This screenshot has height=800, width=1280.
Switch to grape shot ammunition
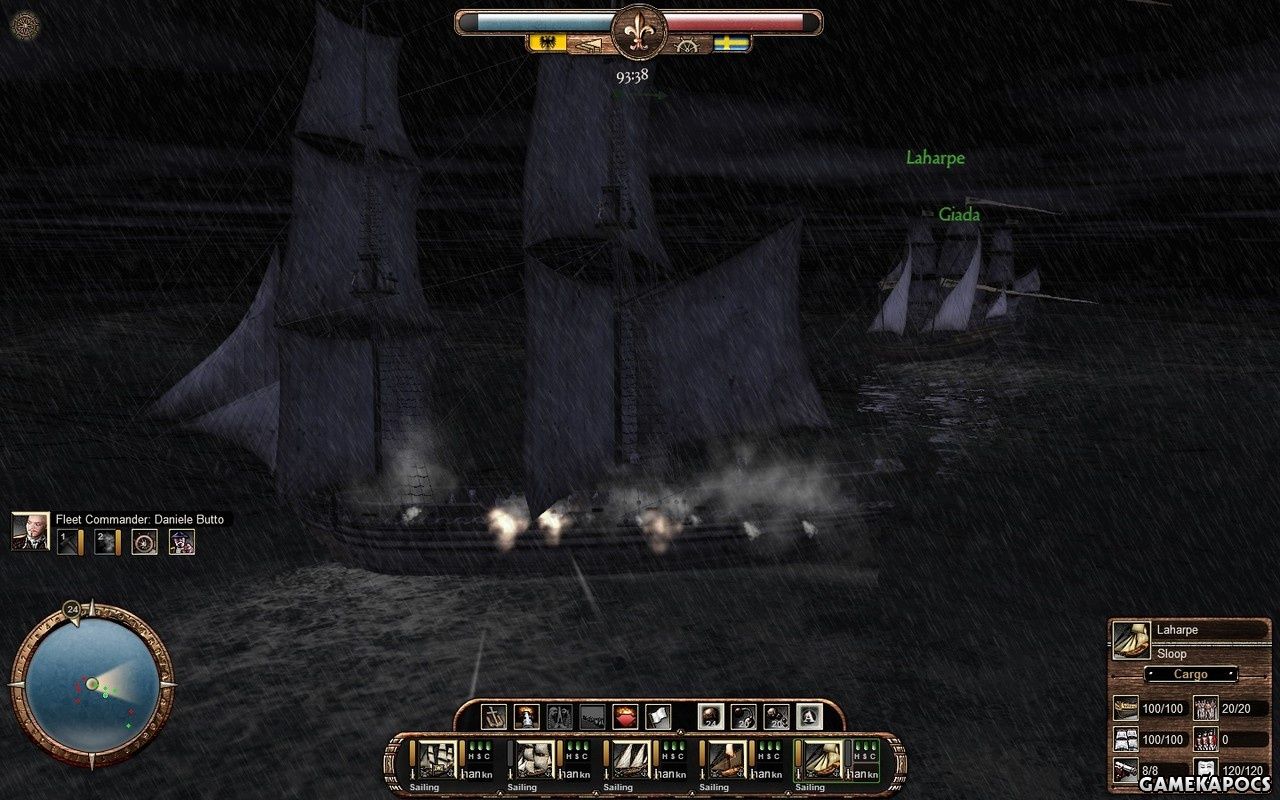[x=776, y=716]
